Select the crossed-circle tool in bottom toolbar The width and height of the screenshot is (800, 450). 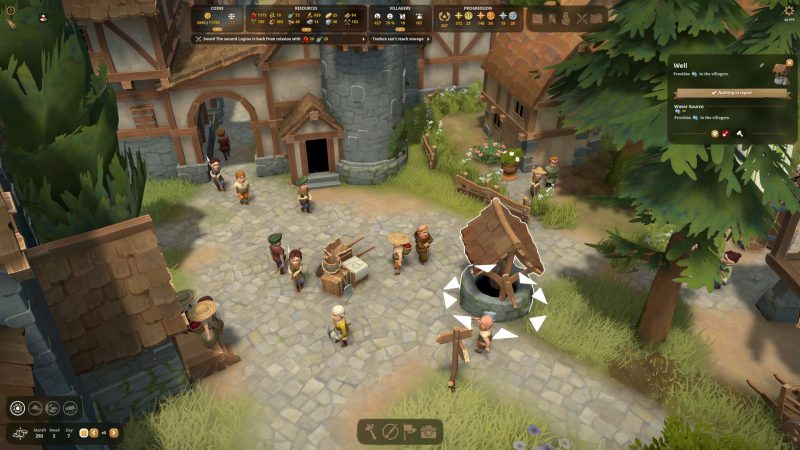390,431
